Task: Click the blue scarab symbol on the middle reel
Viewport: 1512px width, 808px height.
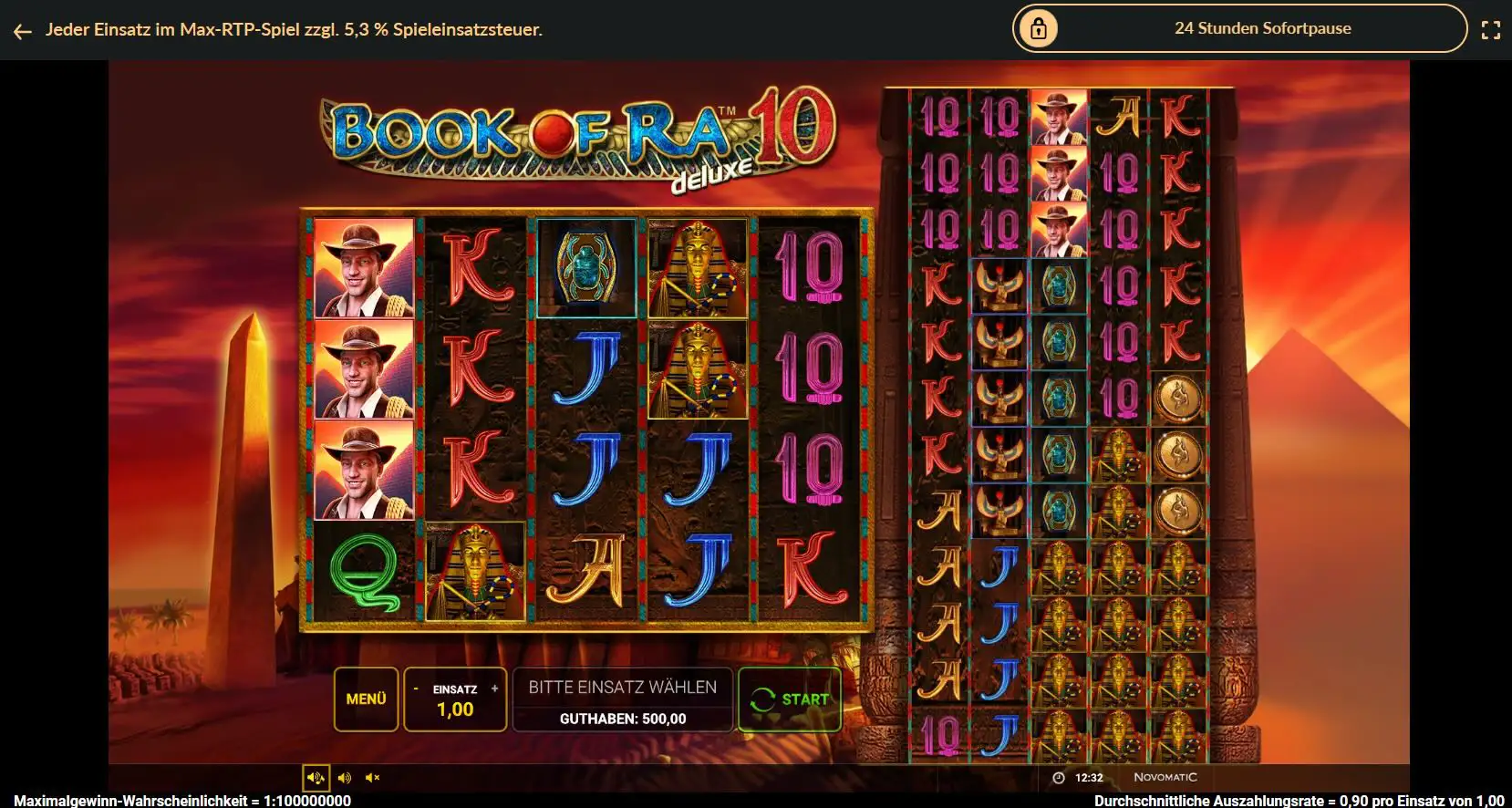Action: (588, 267)
